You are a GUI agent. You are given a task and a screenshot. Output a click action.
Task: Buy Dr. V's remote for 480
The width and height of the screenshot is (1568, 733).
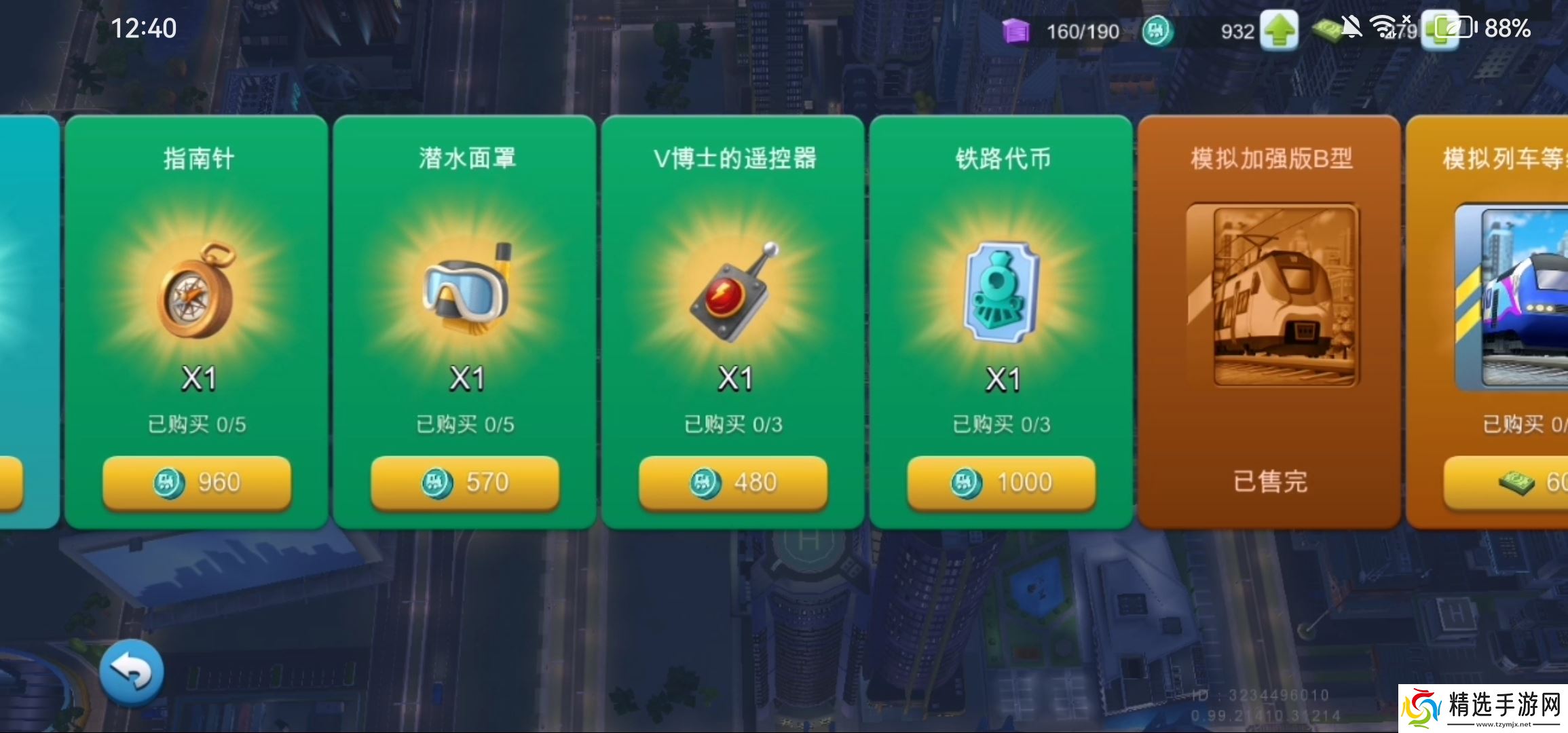733,483
